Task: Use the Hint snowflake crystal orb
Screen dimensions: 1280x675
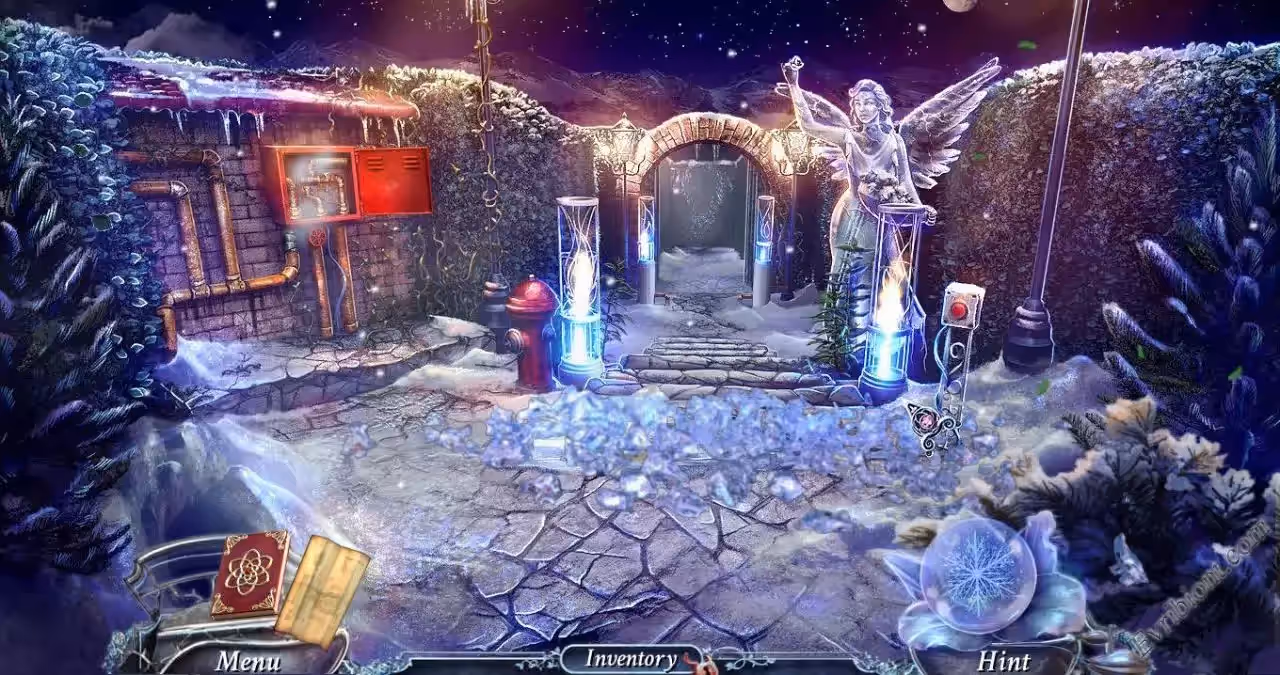Action: pos(977,574)
